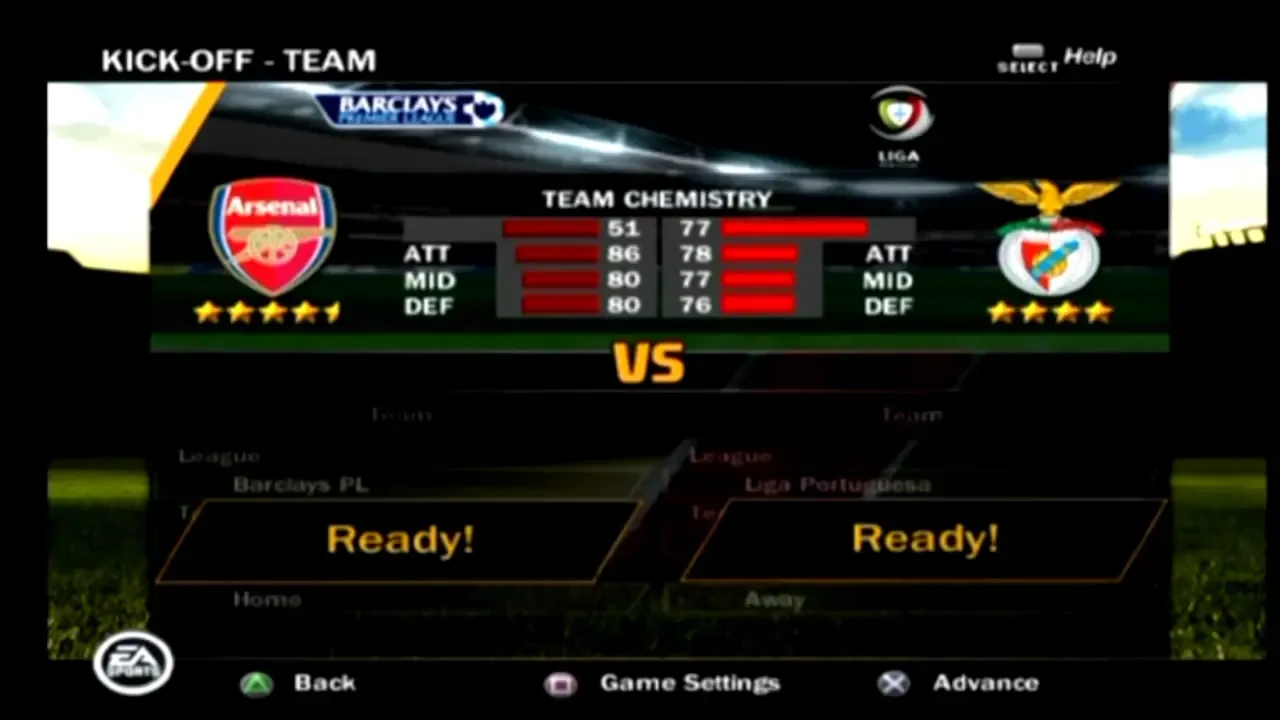The height and width of the screenshot is (720, 1280).
Task: Select the Liga Portuguesa logo
Action: click(898, 123)
